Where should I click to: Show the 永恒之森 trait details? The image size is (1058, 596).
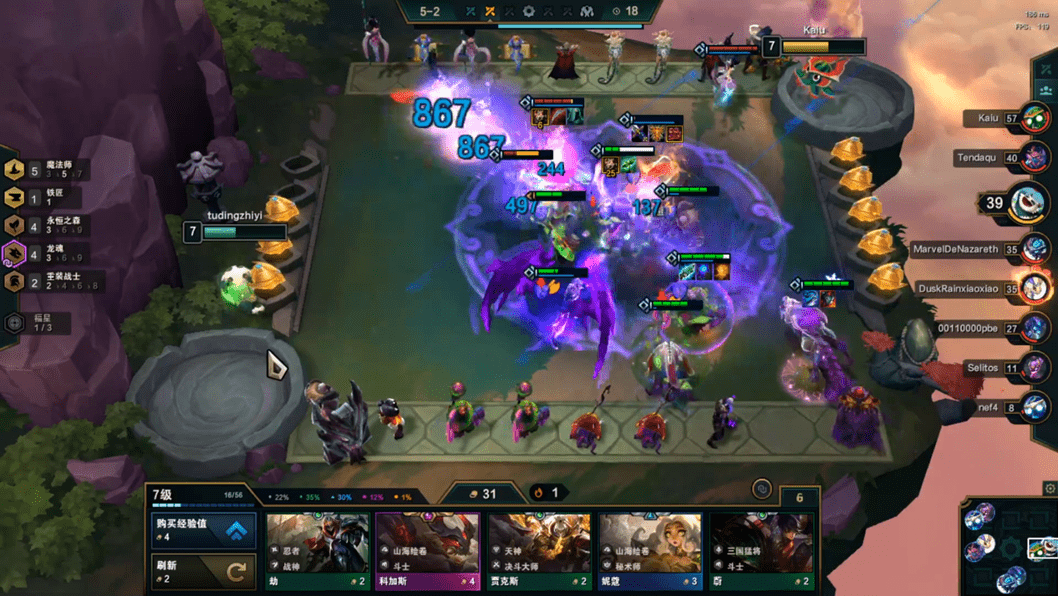click(x=15, y=226)
